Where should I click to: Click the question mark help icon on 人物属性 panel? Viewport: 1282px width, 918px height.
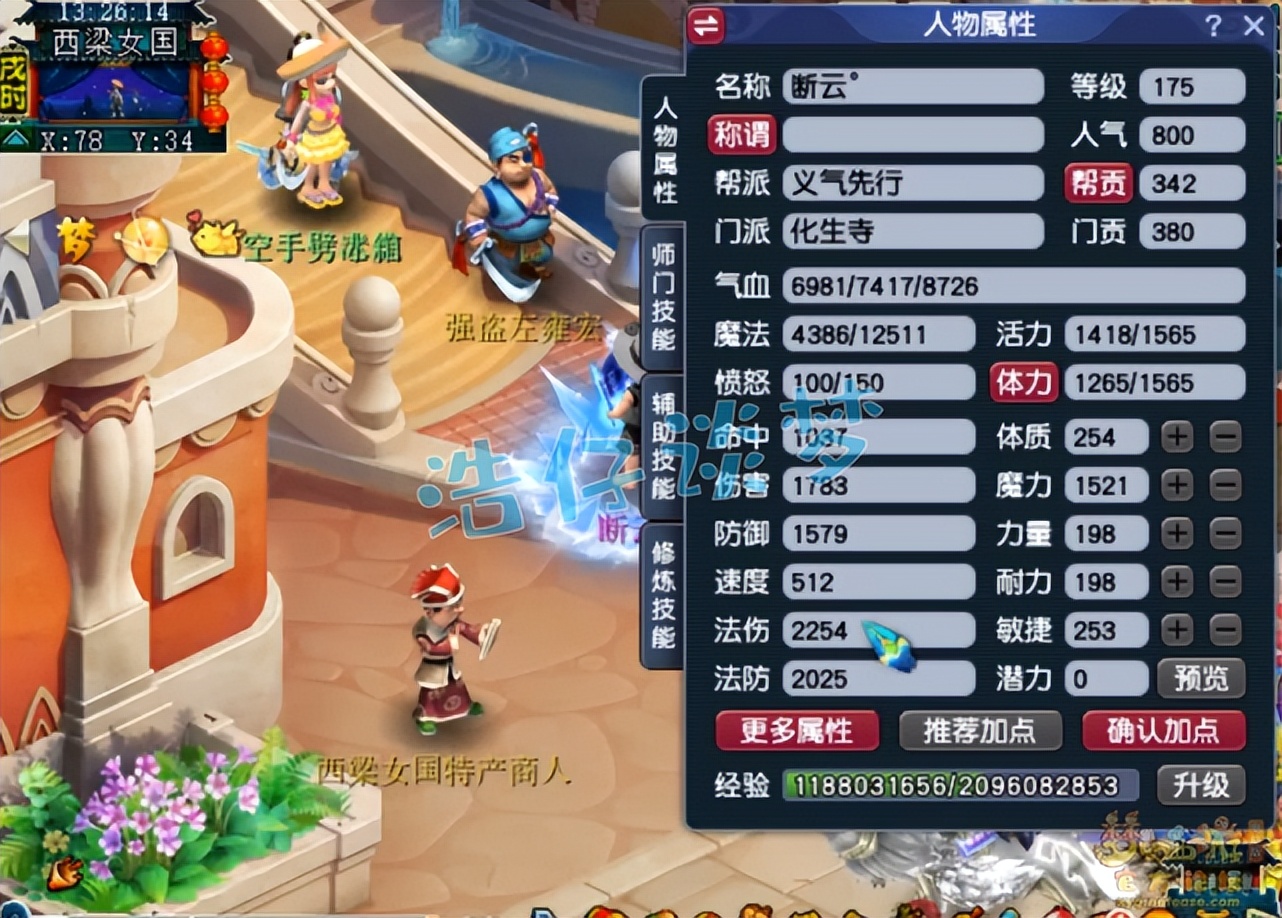(x=1215, y=27)
